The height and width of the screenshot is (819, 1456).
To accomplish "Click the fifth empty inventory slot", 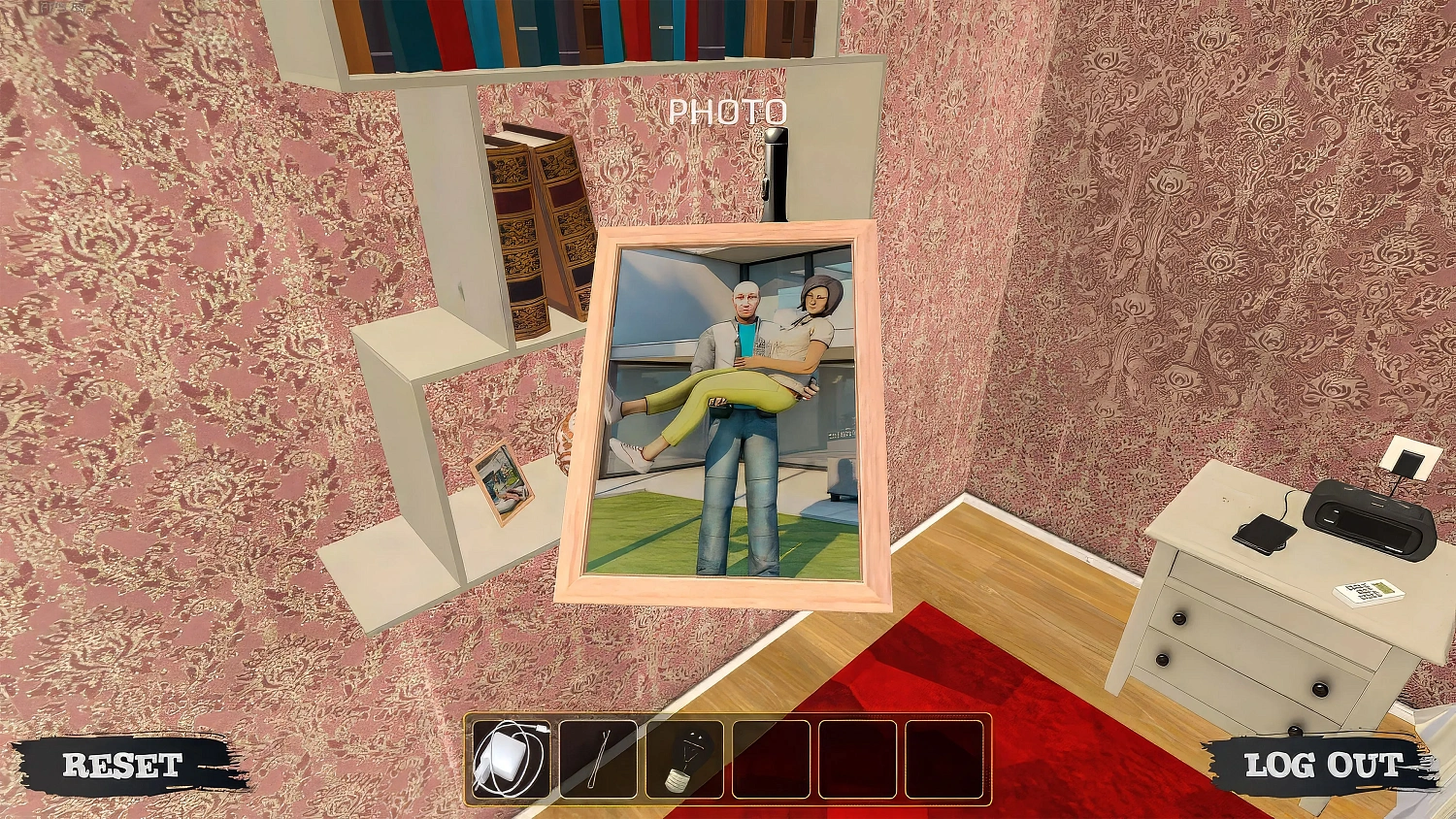I will click(857, 760).
